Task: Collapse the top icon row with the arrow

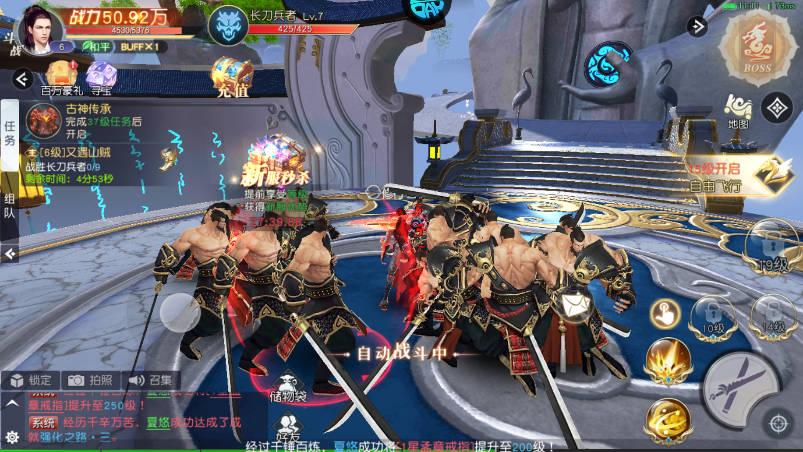Action: point(20,78)
